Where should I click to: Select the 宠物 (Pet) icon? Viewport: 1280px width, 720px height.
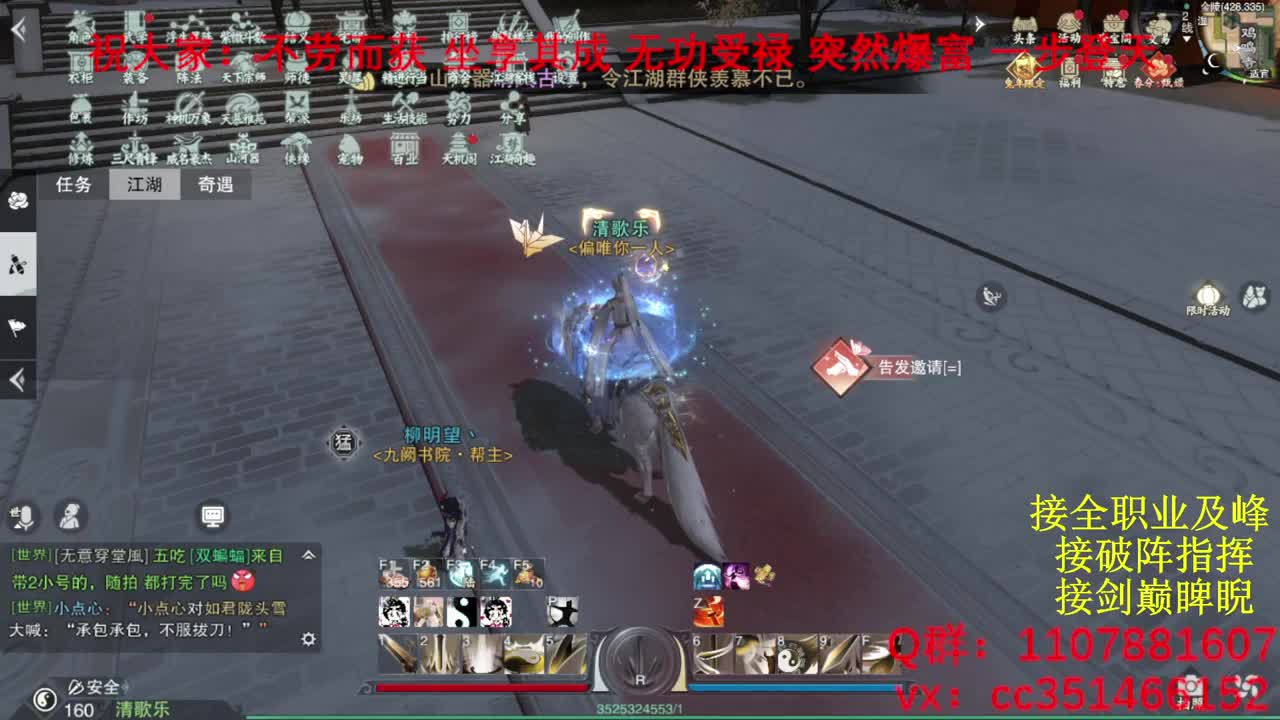(x=351, y=147)
